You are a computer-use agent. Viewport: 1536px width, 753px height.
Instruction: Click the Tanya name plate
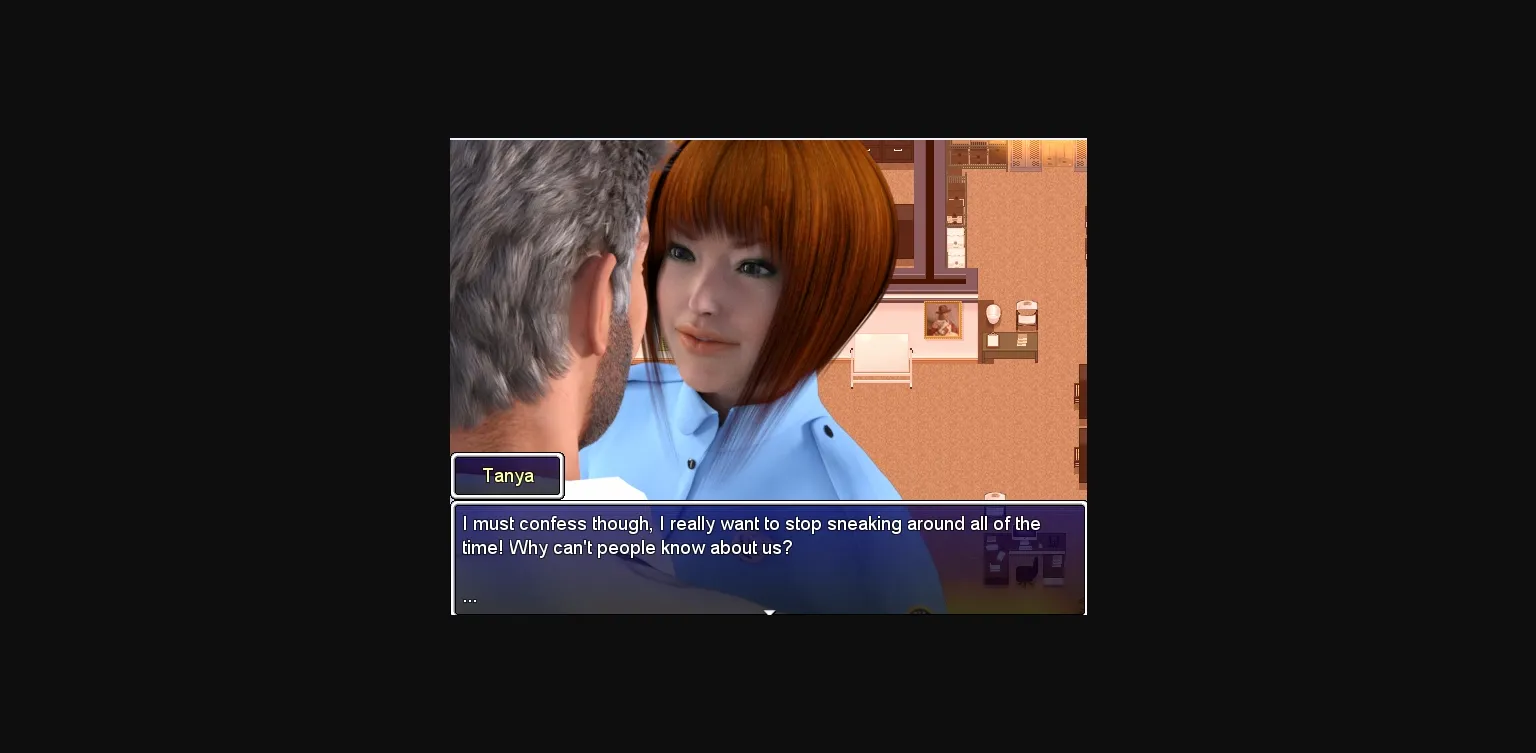(508, 476)
